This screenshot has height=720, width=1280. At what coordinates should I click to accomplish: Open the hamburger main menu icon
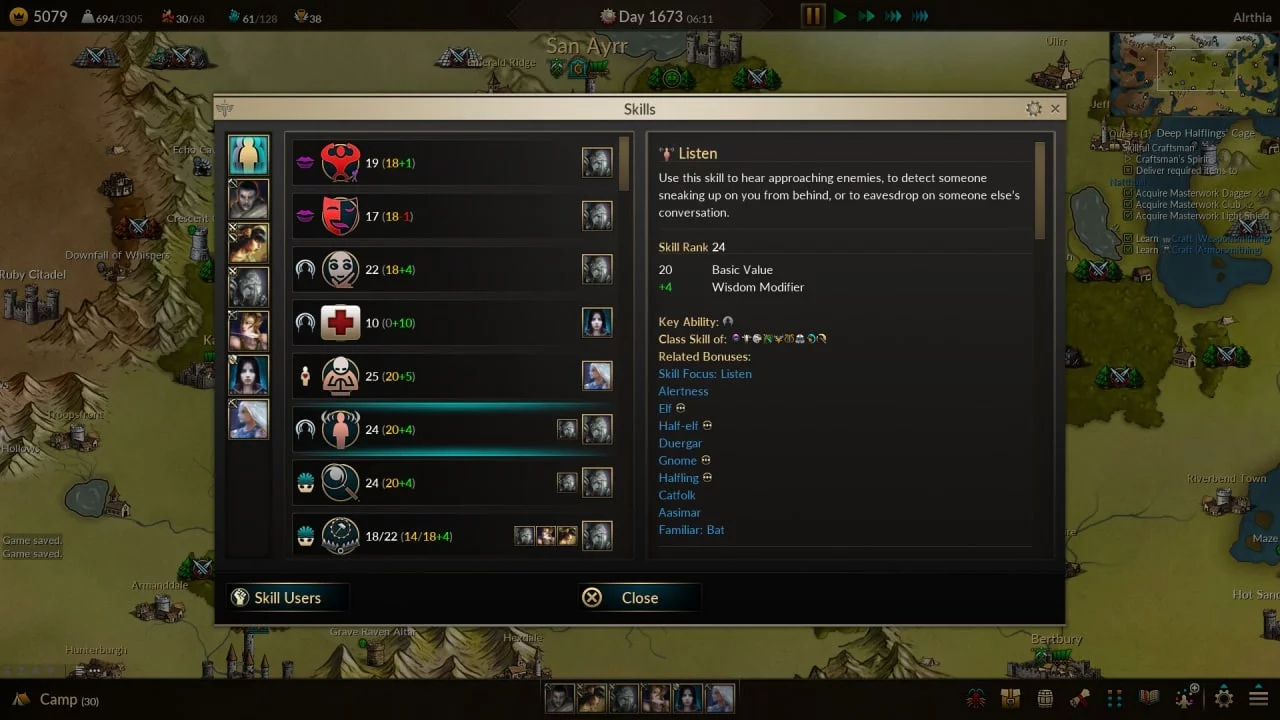1258,698
